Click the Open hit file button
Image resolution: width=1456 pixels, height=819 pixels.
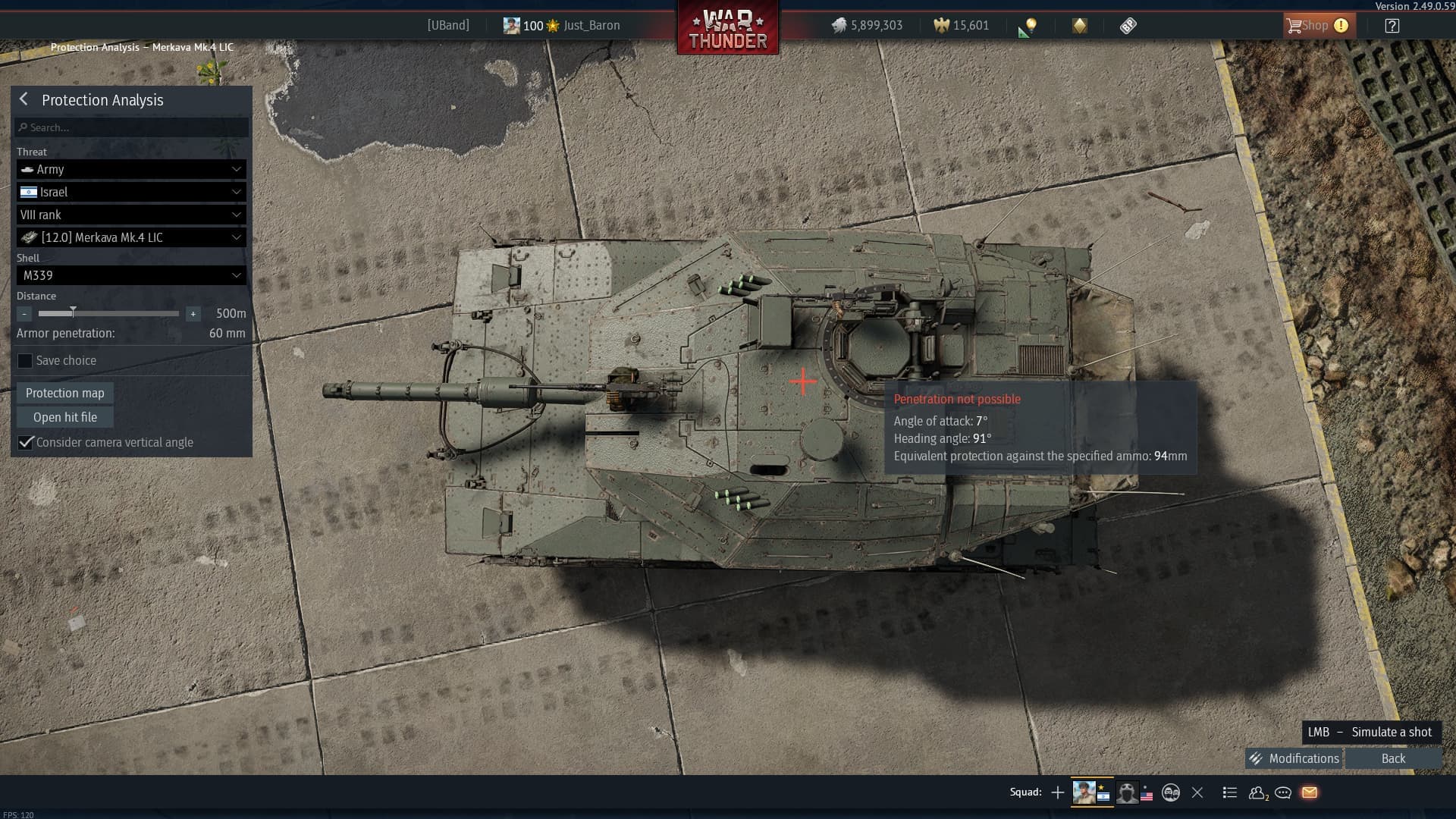click(65, 417)
